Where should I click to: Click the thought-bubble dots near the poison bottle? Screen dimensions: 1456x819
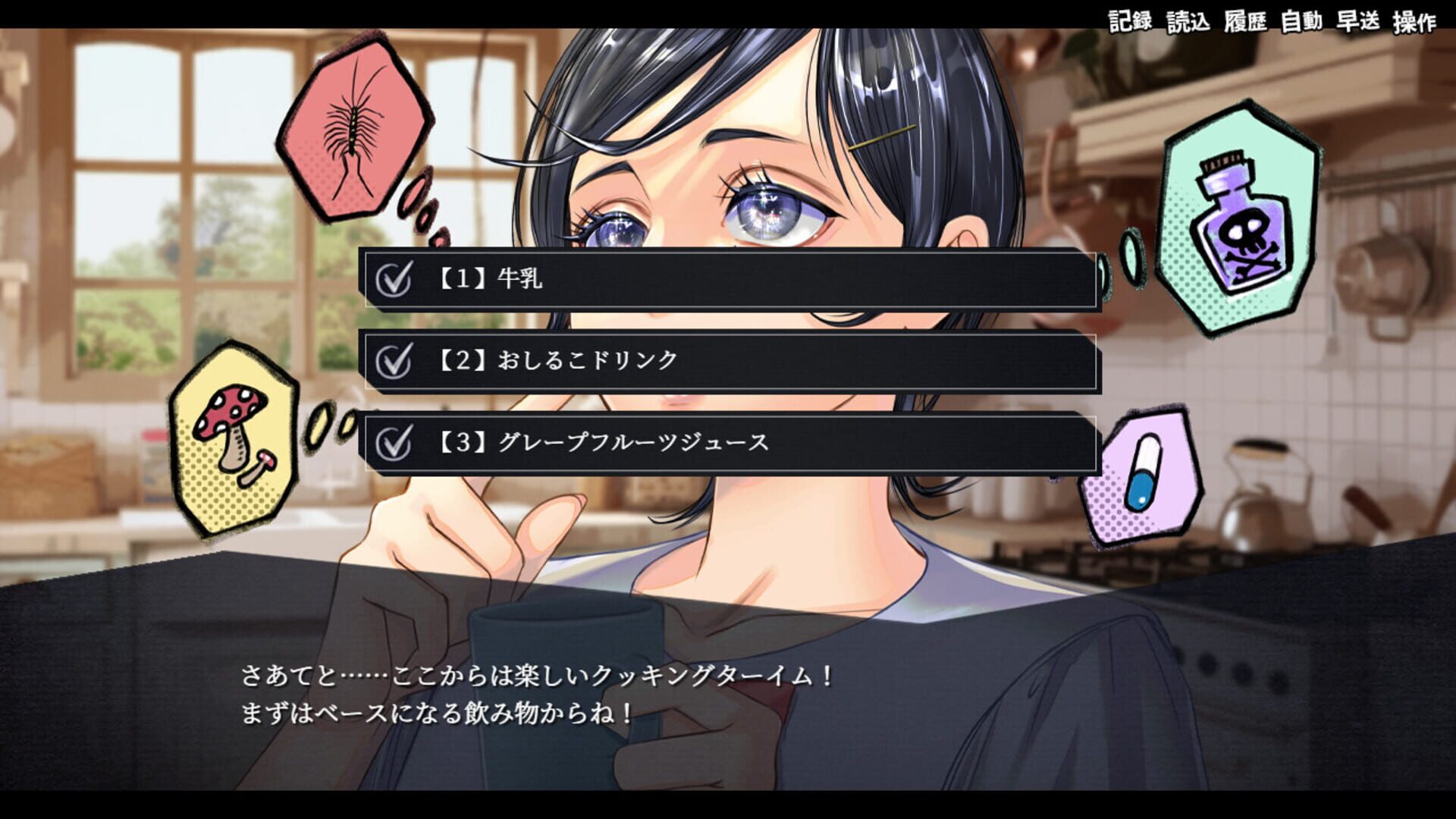[1130, 254]
